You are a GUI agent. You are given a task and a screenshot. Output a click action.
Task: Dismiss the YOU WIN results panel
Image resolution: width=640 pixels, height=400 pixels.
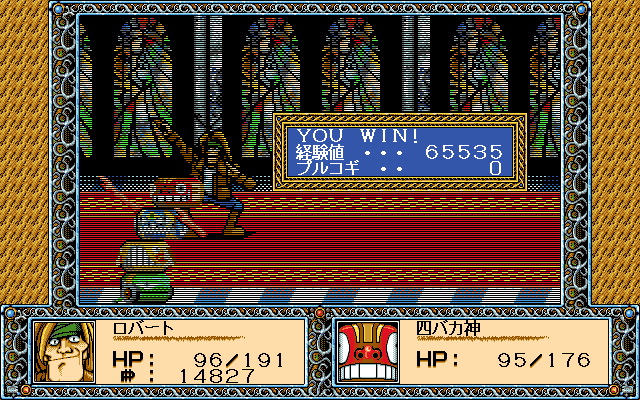click(x=400, y=151)
